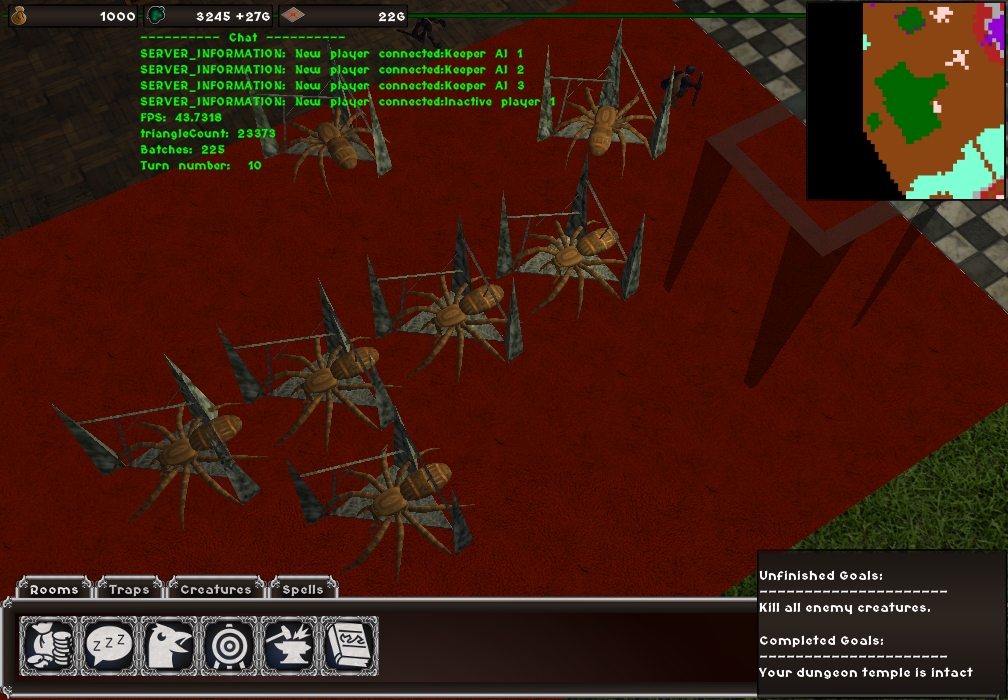This screenshot has height=700, width=1008.
Task: Show the Spells tab
Action: click(302, 589)
